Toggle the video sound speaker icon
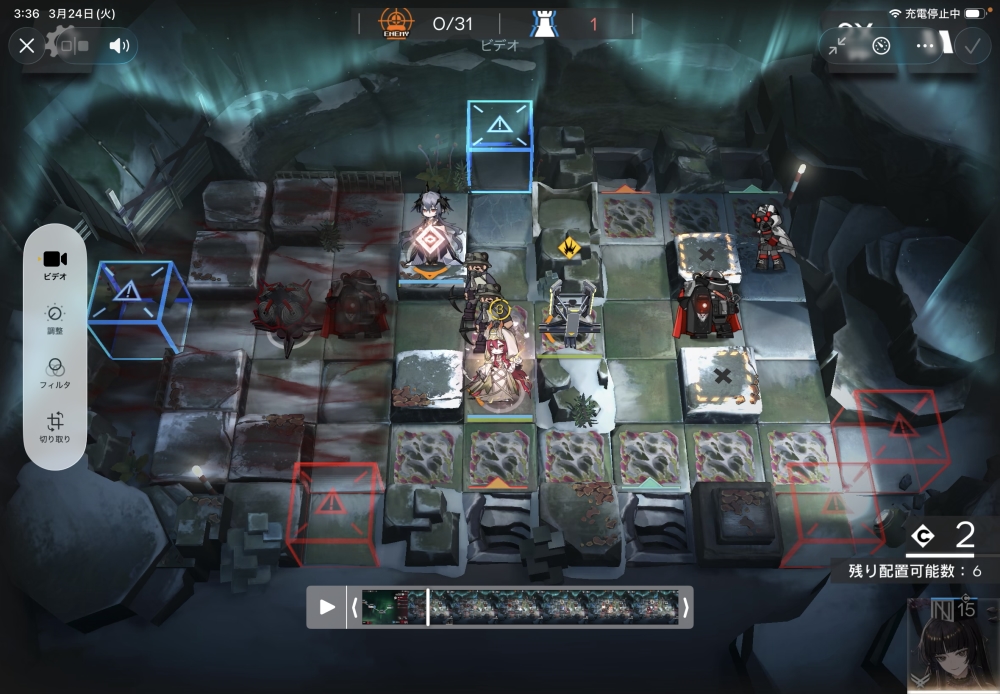This screenshot has width=1000, height=694. pyautogui.click(x=119, y=45)
